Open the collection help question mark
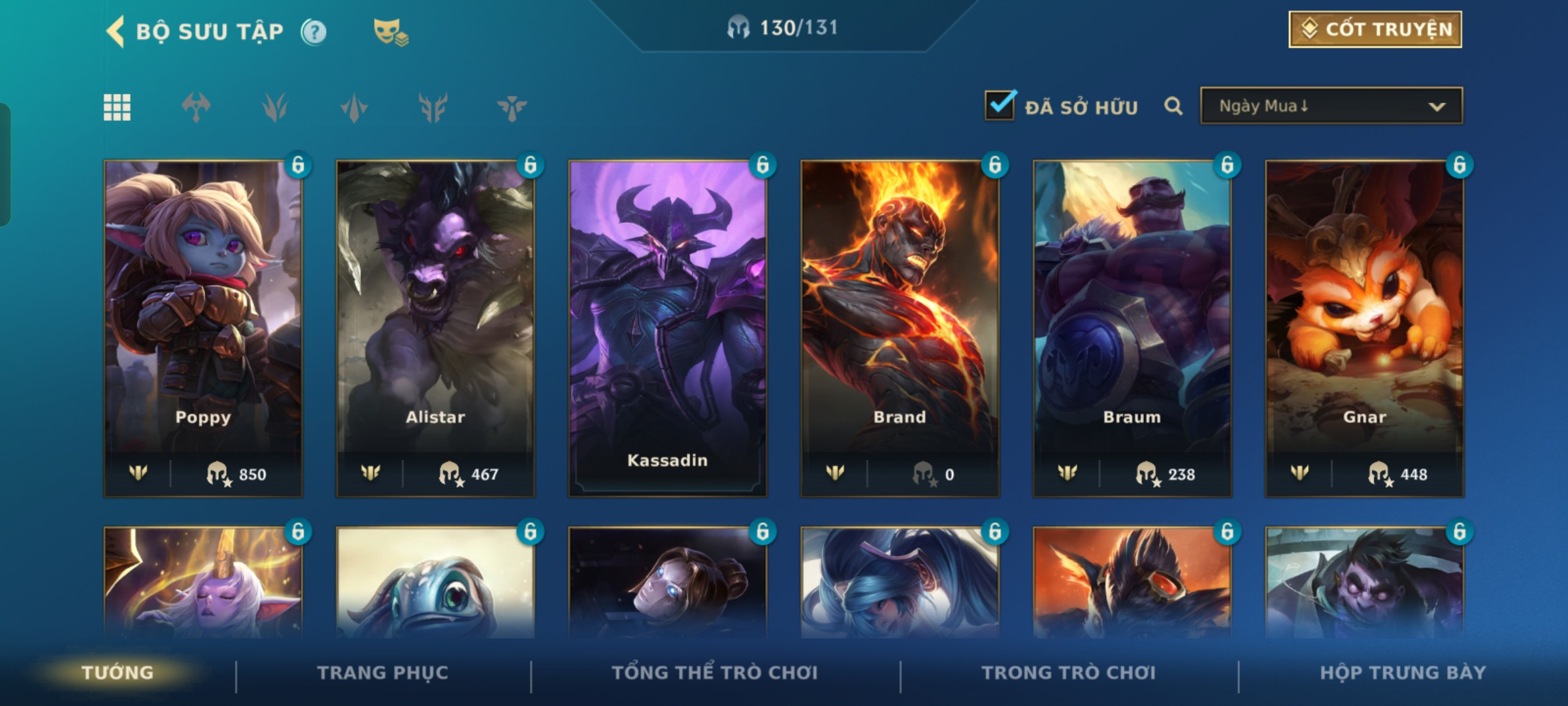 pyautogui.click(x=314, y=31)
